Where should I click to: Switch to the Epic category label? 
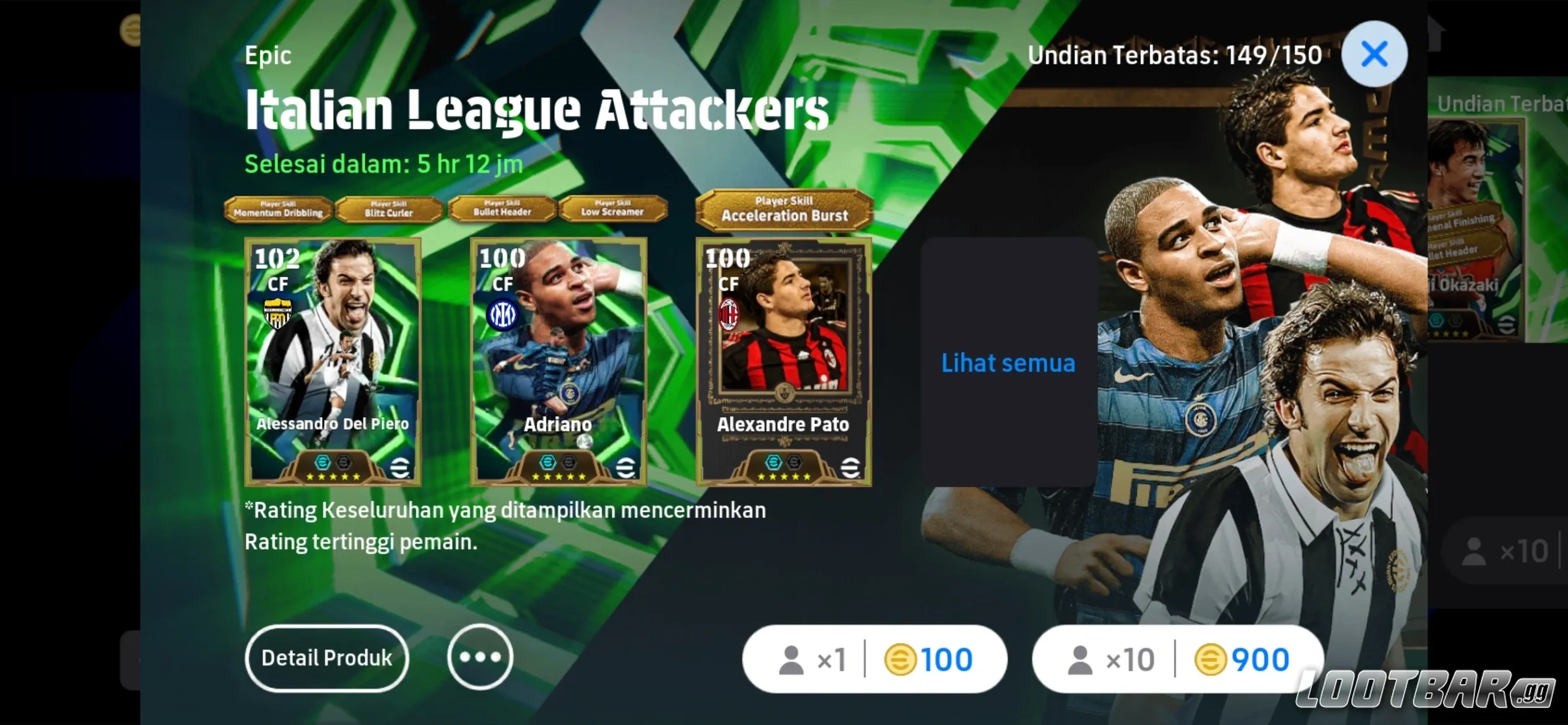[268, 55]
